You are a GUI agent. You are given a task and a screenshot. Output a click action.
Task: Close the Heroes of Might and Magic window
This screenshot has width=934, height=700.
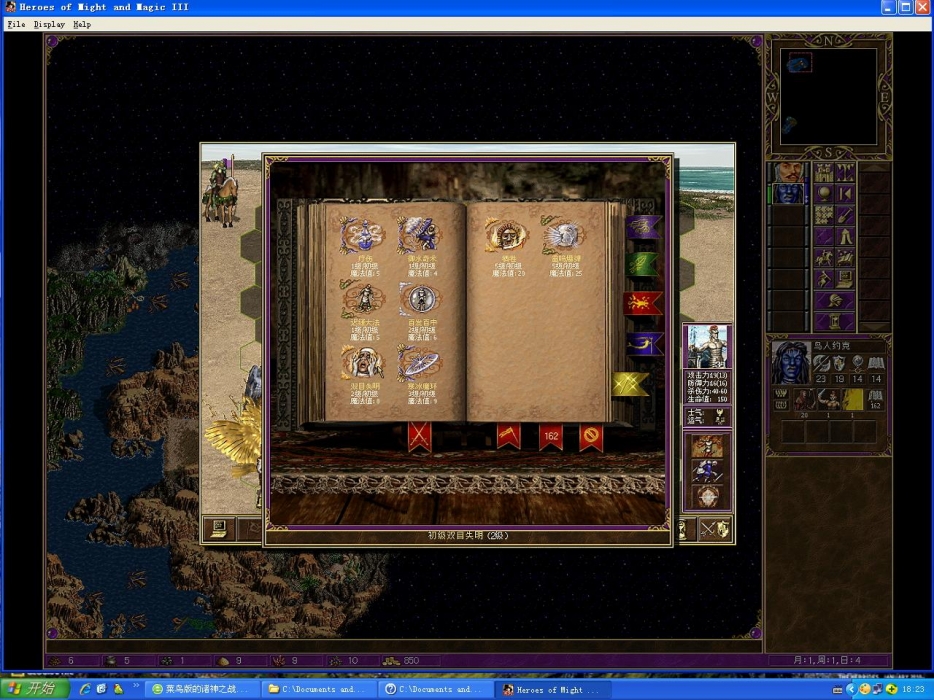[x=924, y=7]
